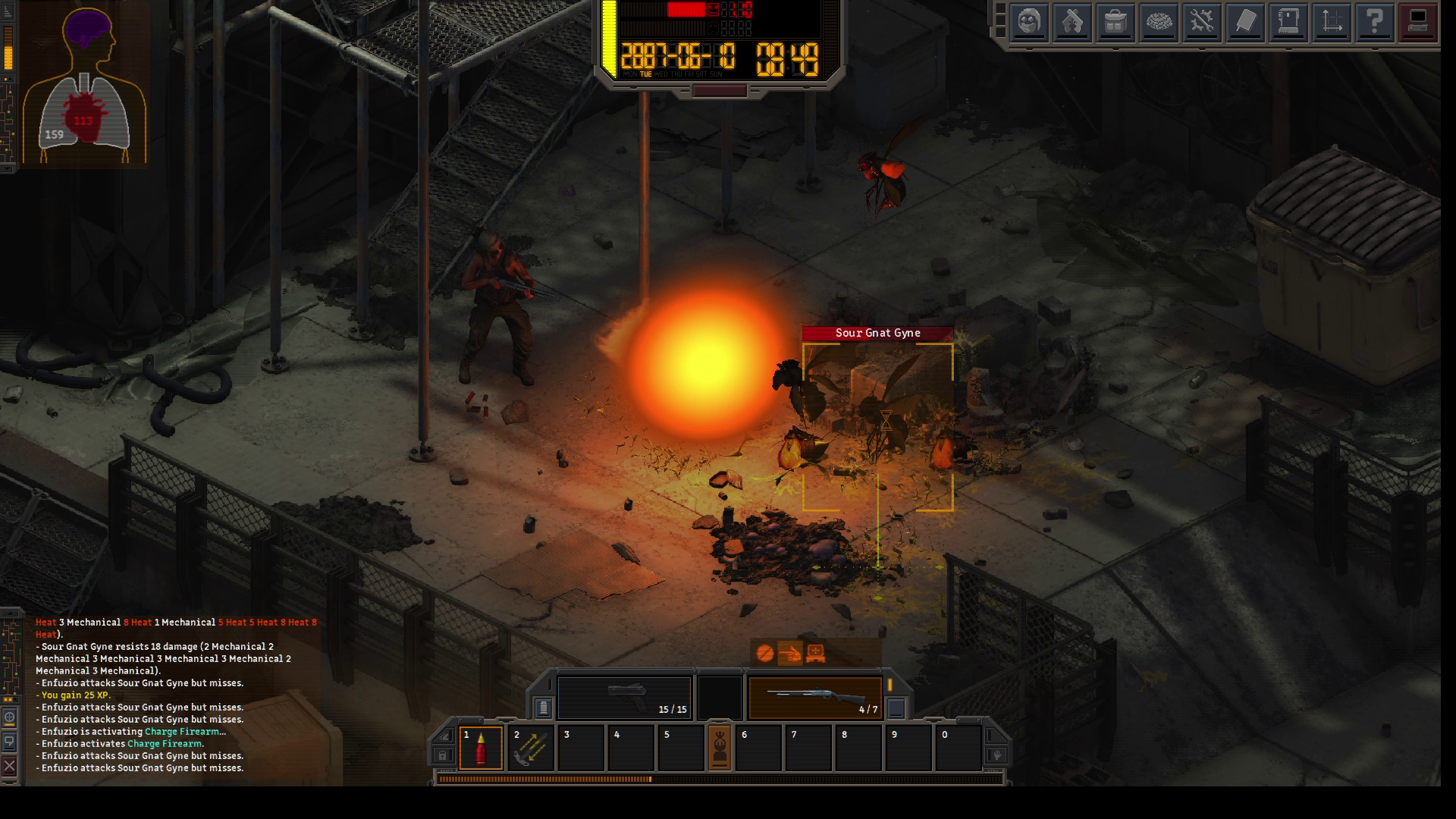The width and height of the screenshot is (1456, 819).
Task: Open the backpack inventory
Action: (1115, 22)
